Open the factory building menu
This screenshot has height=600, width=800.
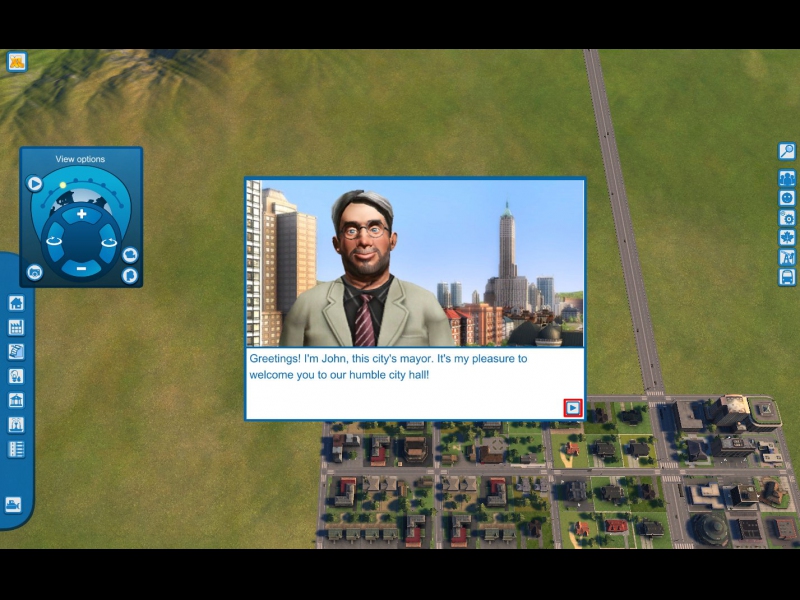pos(15,327)
